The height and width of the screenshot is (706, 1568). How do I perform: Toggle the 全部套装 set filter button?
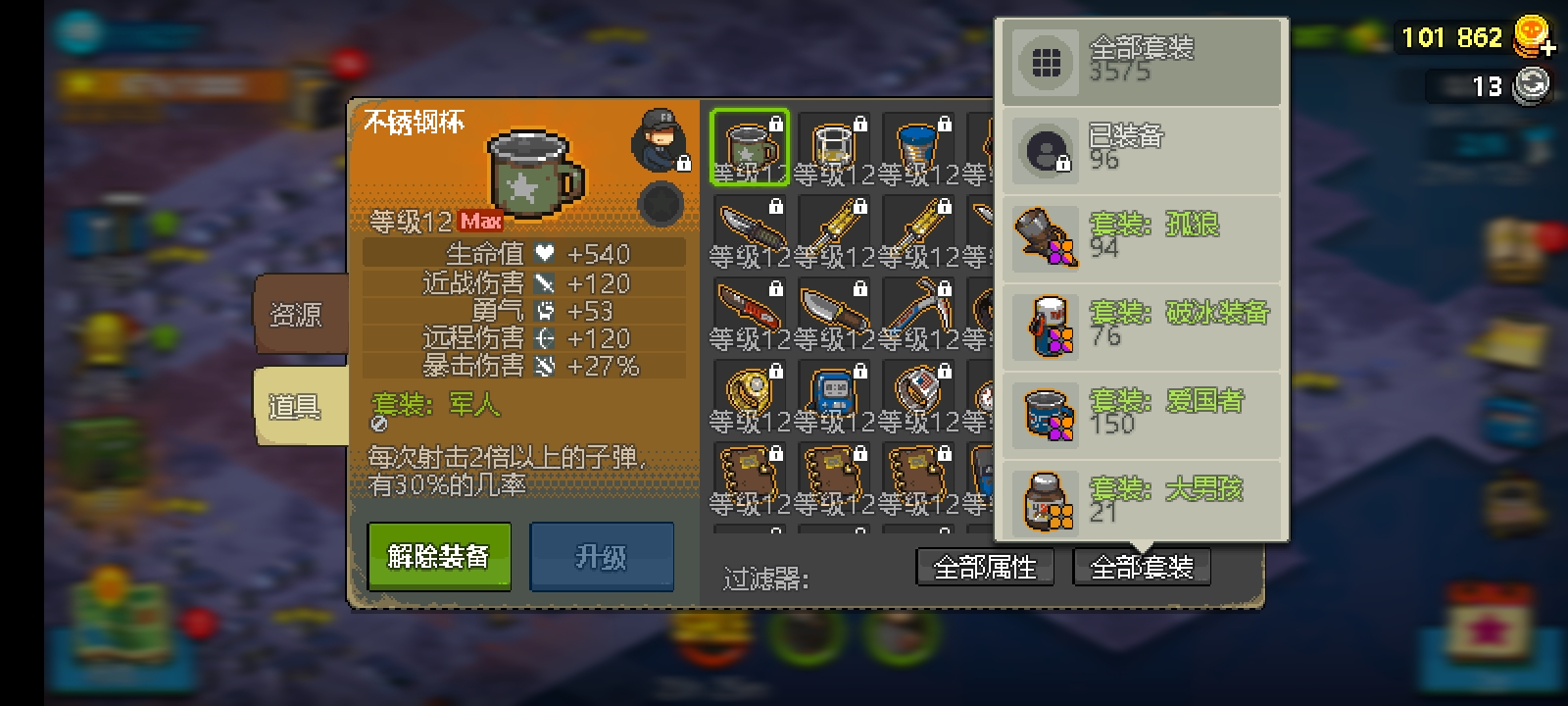(1141, 567)
